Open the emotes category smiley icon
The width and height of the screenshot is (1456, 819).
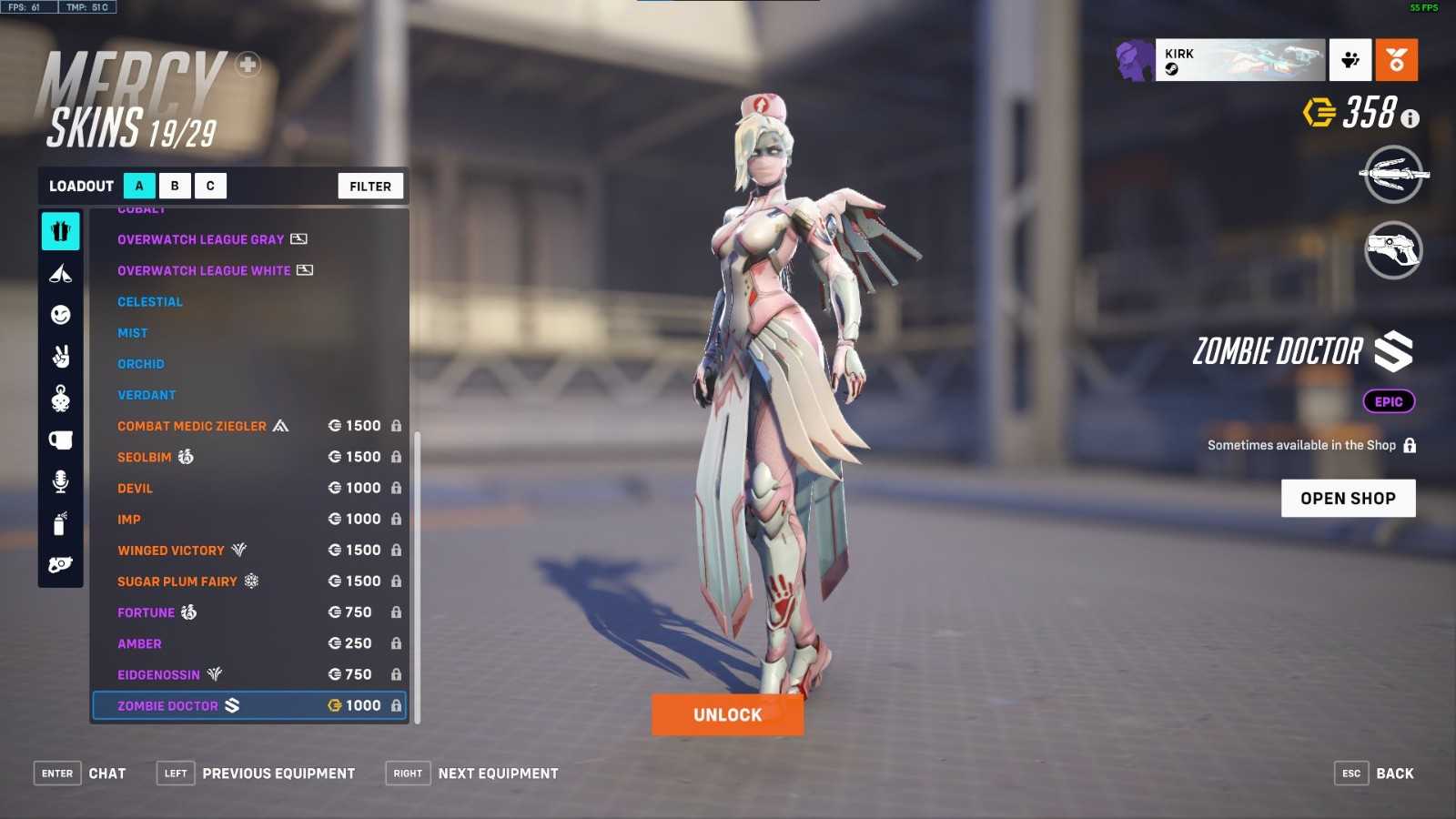pos(61,315)
